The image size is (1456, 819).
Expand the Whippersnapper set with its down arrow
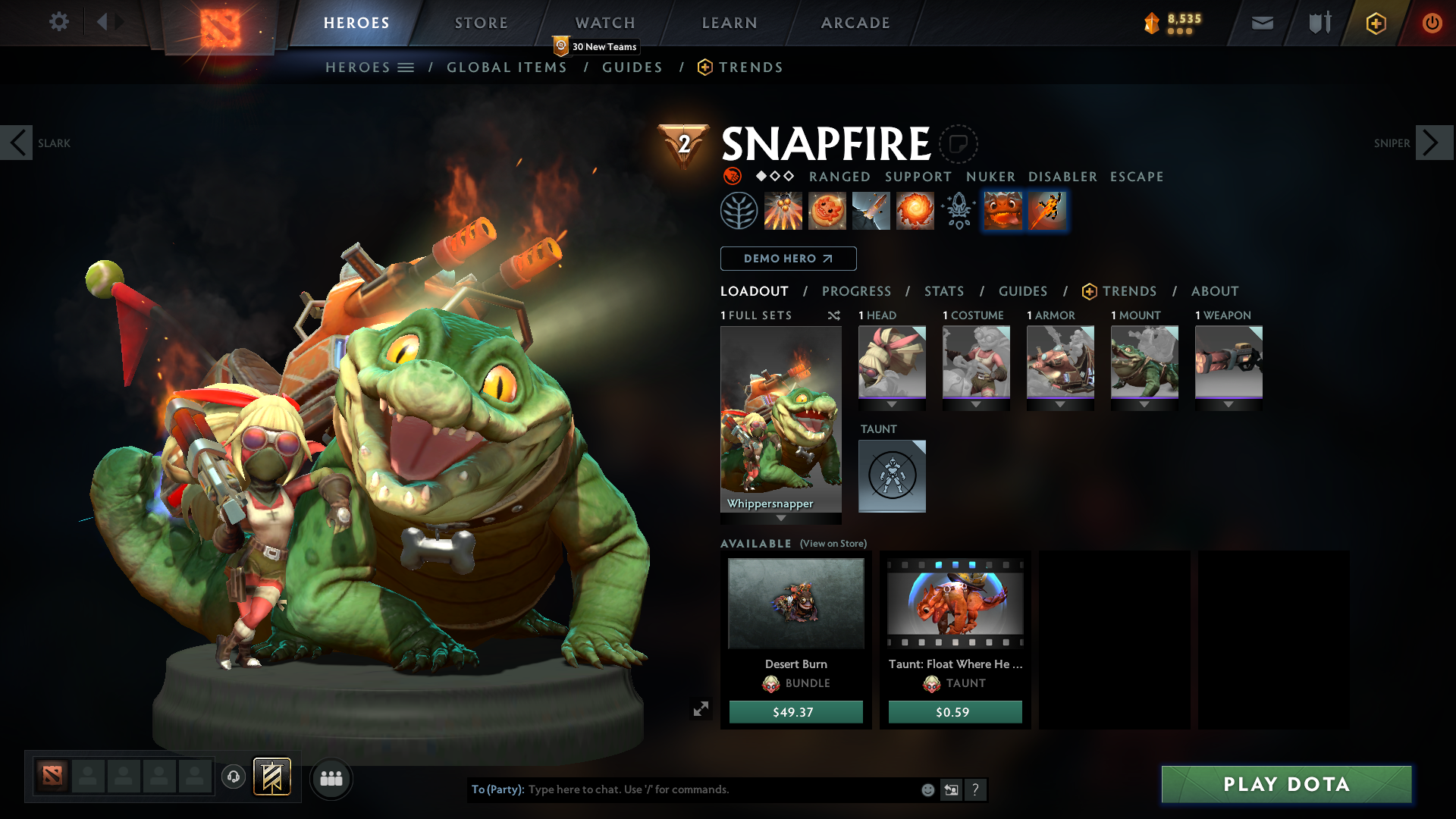[x=781, y=518]
